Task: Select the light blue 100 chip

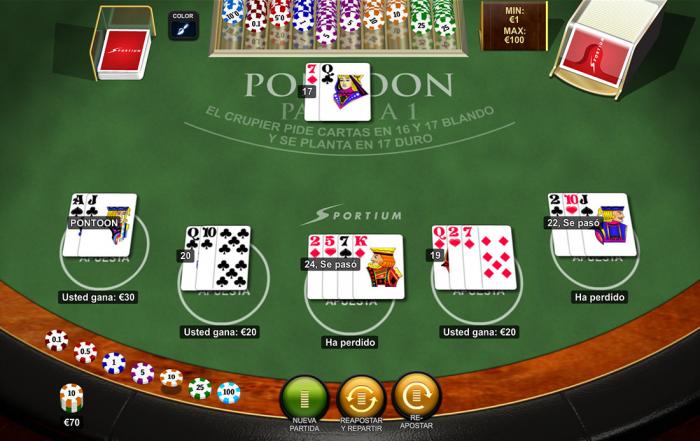Action: 229,391
